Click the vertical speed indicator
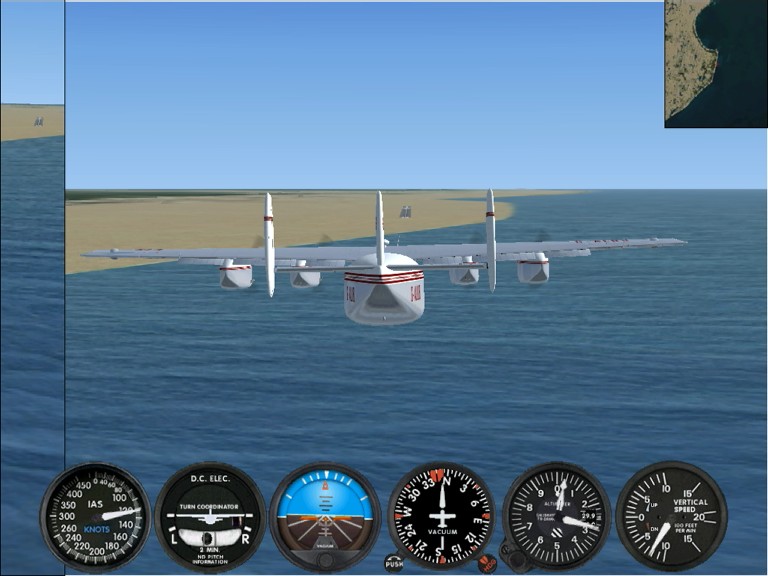This screenshot has height=576, width=768. click(x=671, y=516)
